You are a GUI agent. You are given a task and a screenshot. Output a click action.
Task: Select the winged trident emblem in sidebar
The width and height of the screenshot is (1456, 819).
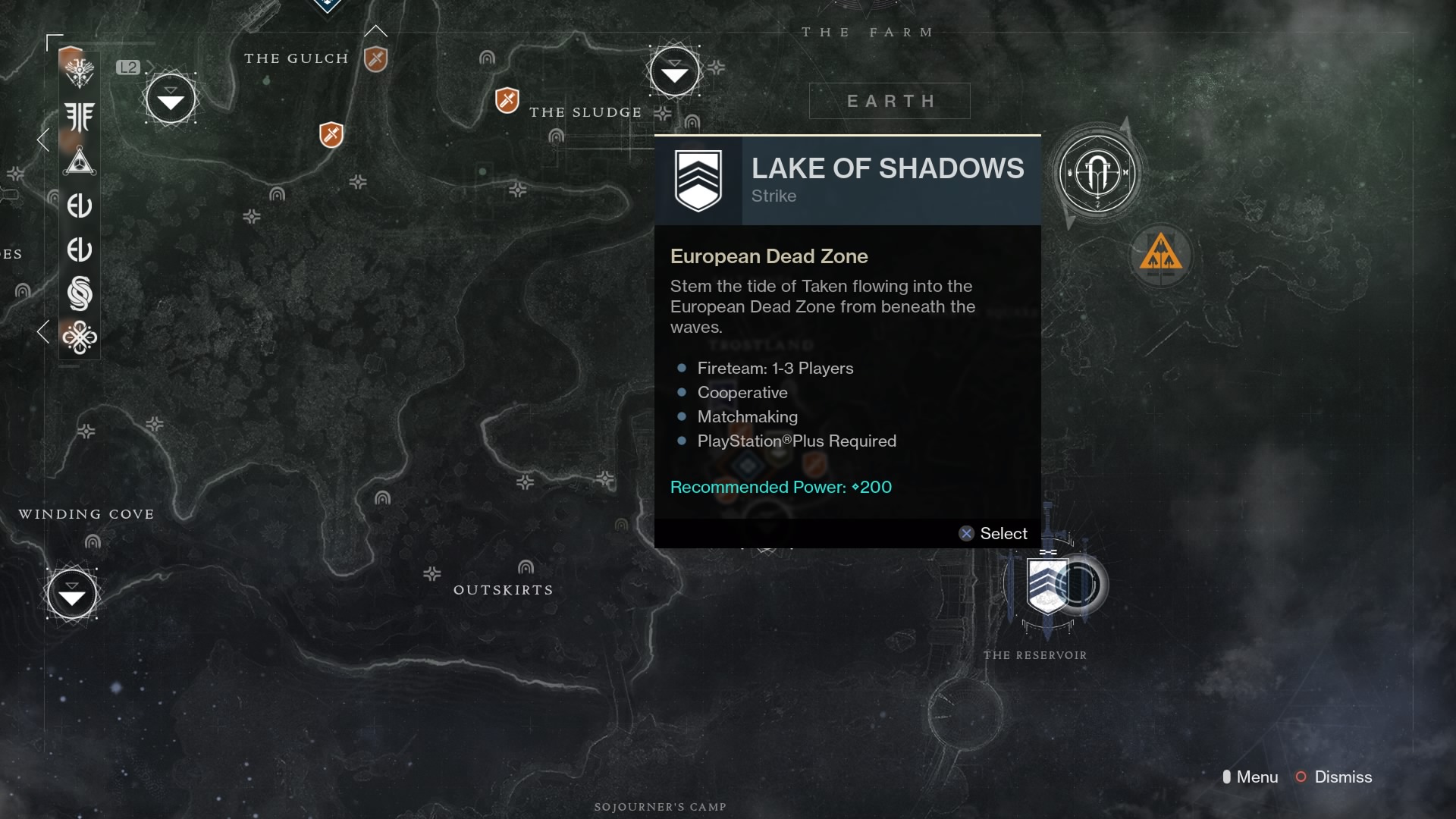(x=80, y=117)
